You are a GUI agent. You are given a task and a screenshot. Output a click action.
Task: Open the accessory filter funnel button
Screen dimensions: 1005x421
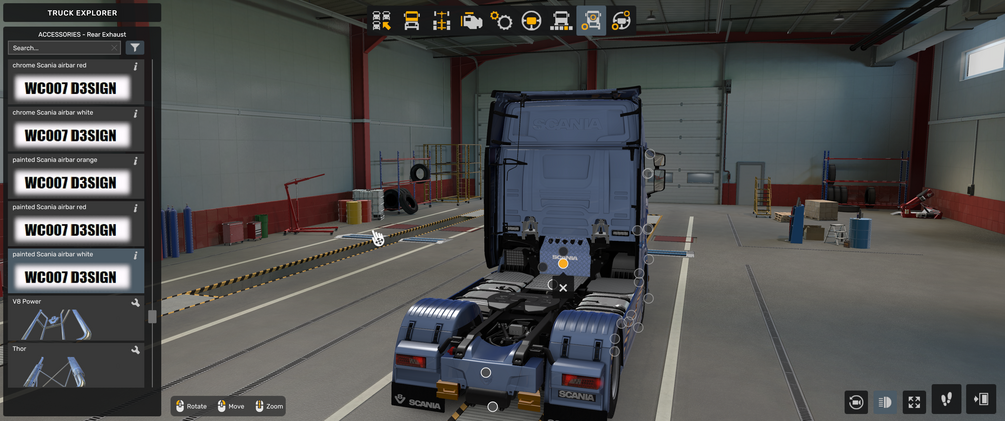tap(135, 48)
